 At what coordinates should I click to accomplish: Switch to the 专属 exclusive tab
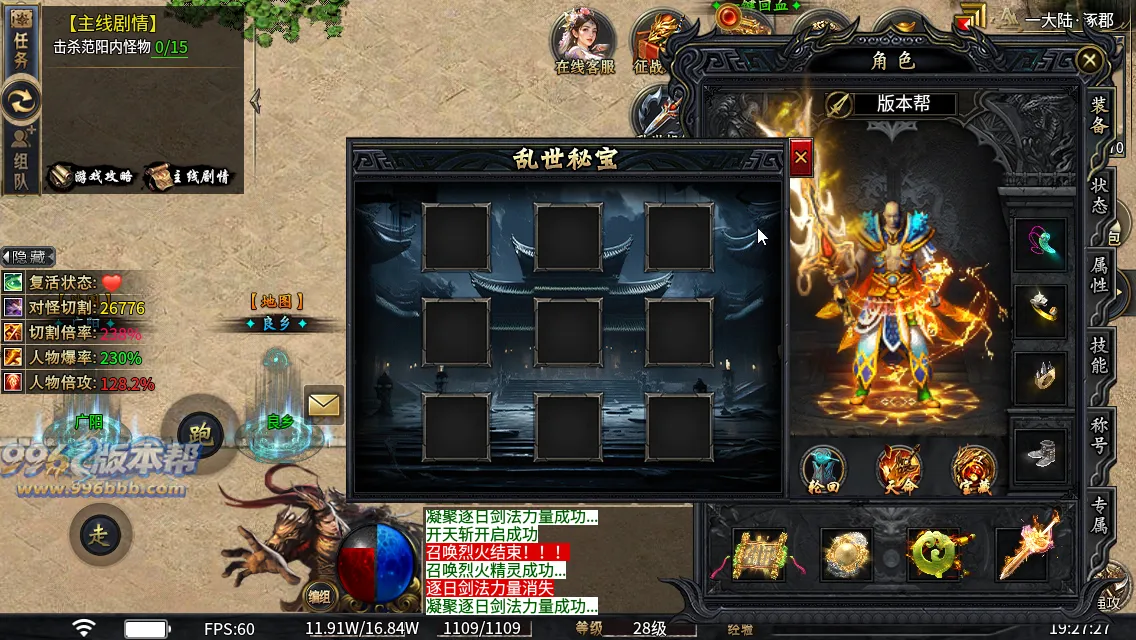point(1099,515)
